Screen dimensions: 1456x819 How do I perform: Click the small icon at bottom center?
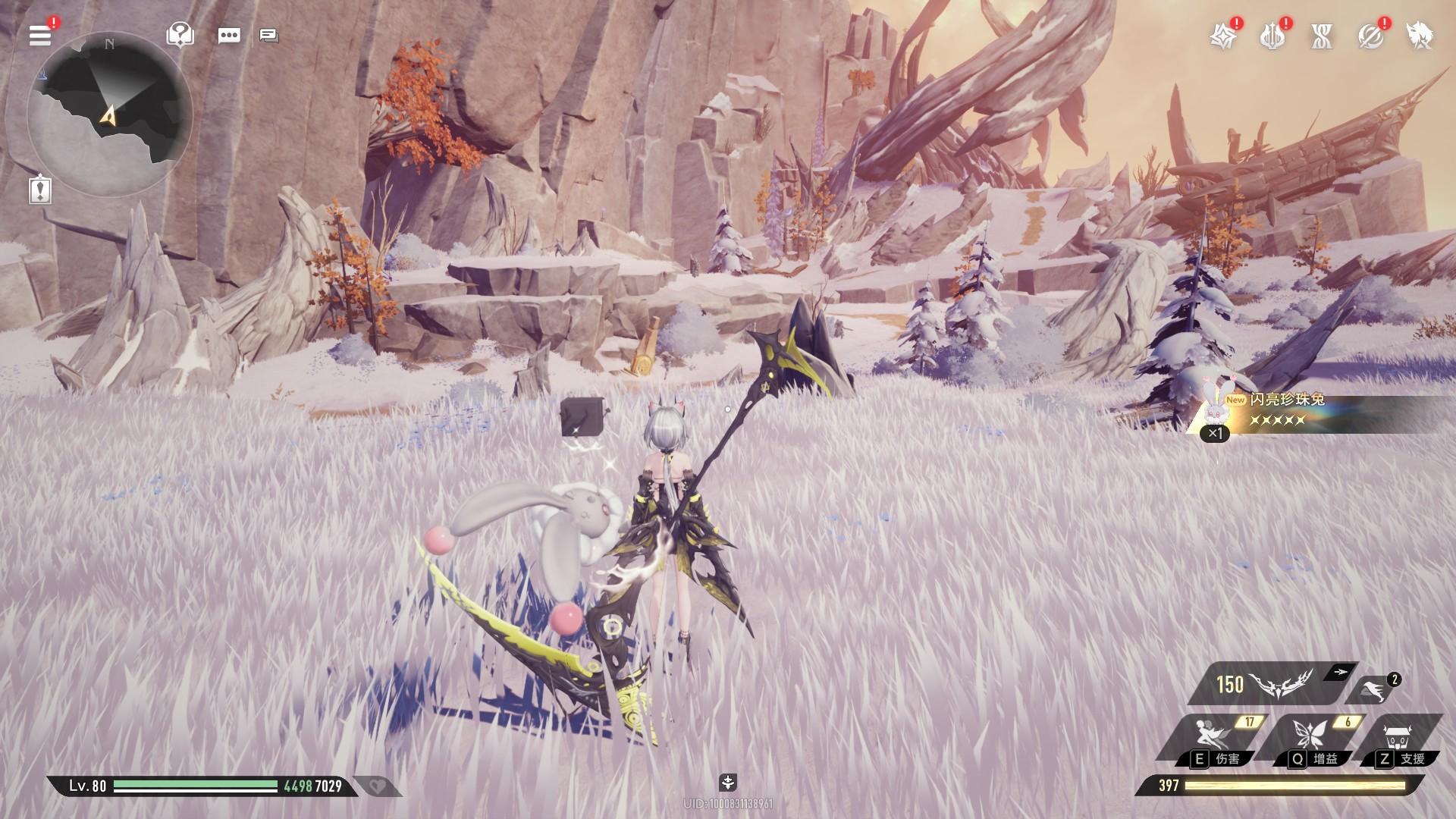coord(727,782)
